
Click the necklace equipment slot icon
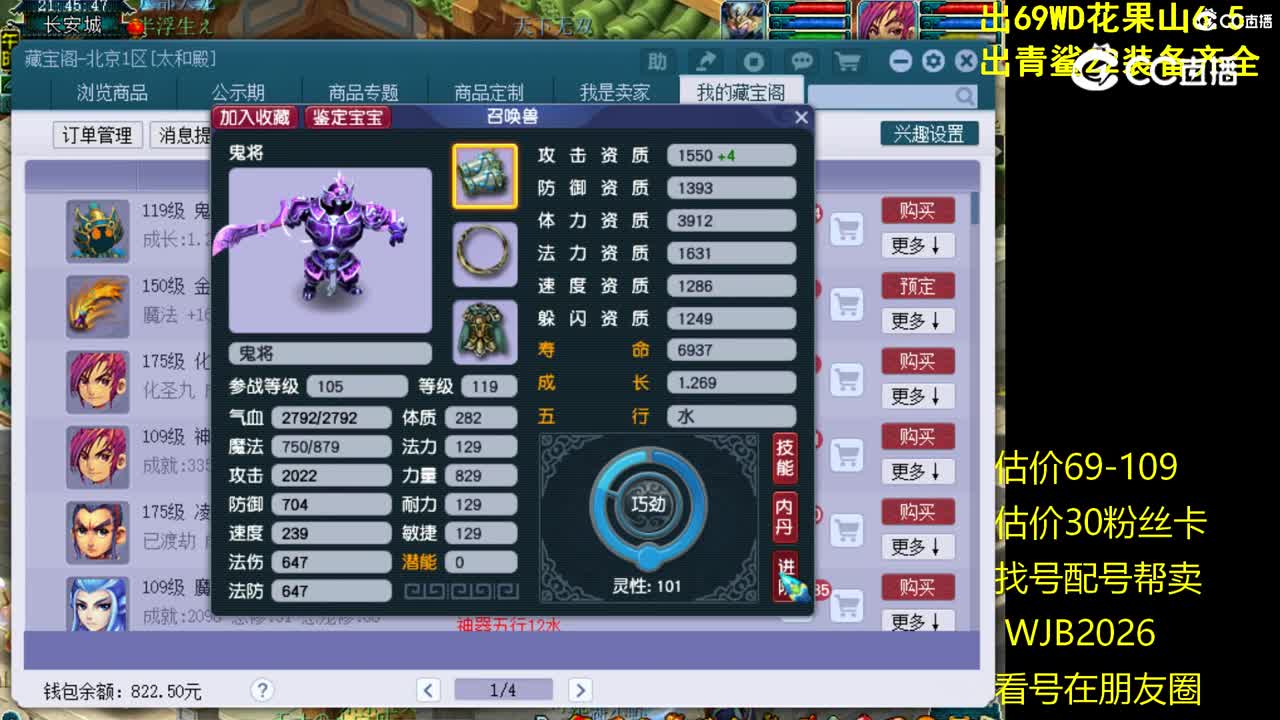[x=484, y=255]
